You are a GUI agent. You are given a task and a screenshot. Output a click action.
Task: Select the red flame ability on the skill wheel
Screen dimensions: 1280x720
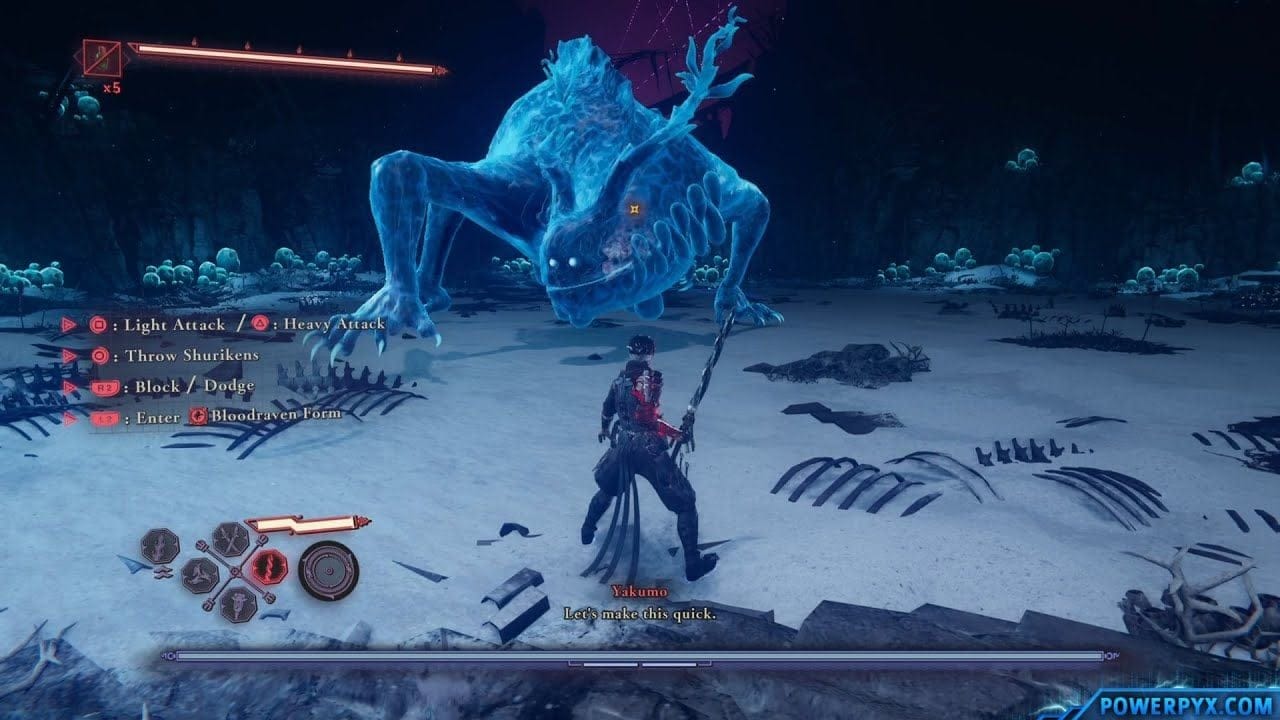(x=268, y=565)
